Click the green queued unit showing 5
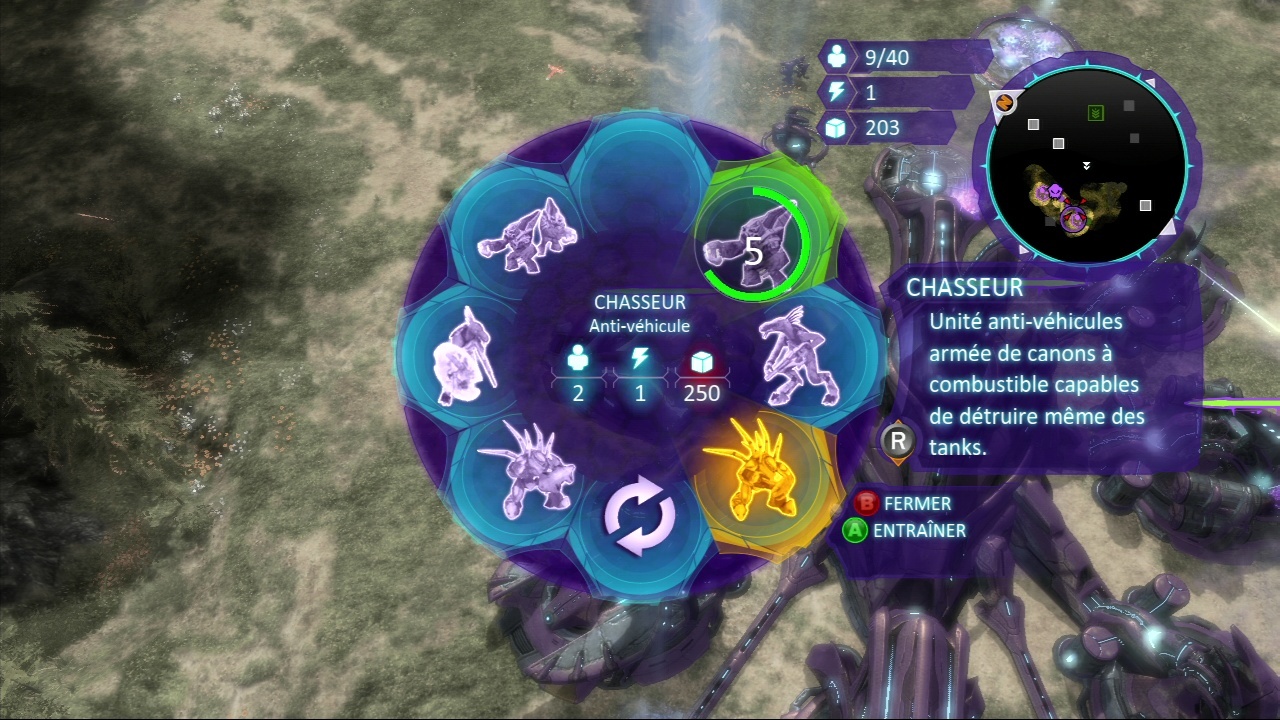Screen dimensions: 1280x720 754,242
